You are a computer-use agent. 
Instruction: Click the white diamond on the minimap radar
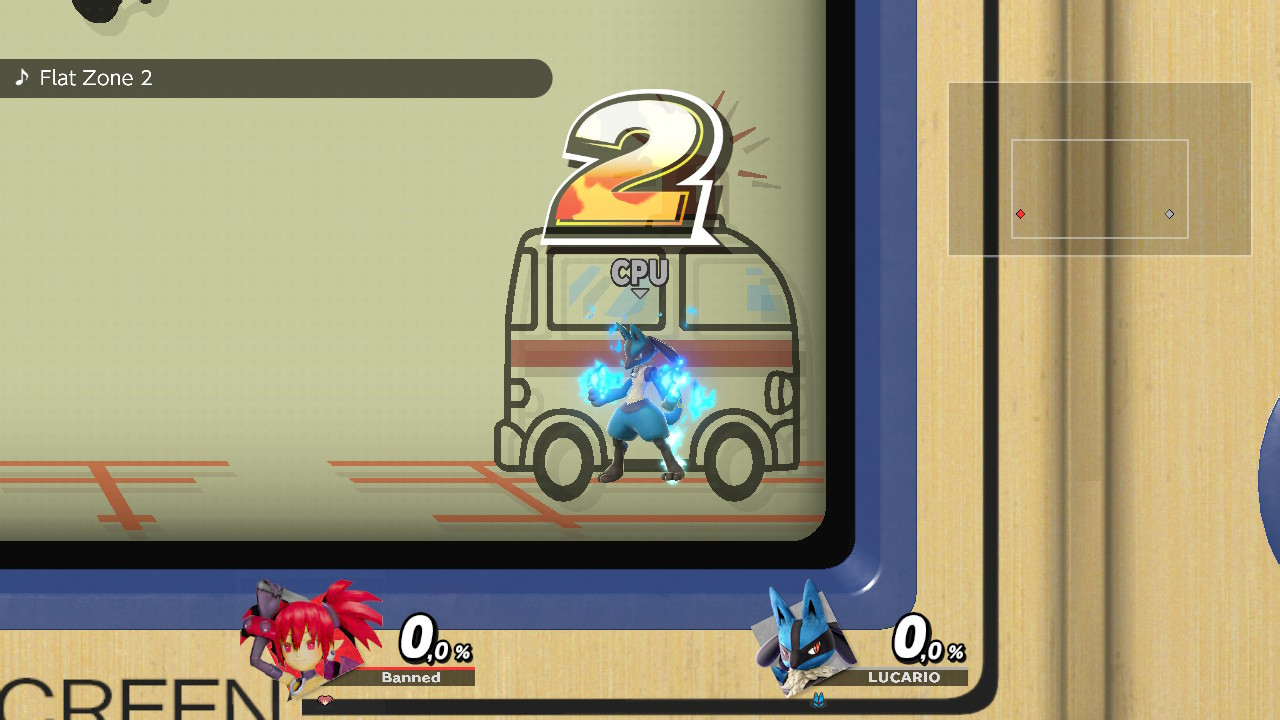point(1168,213)
